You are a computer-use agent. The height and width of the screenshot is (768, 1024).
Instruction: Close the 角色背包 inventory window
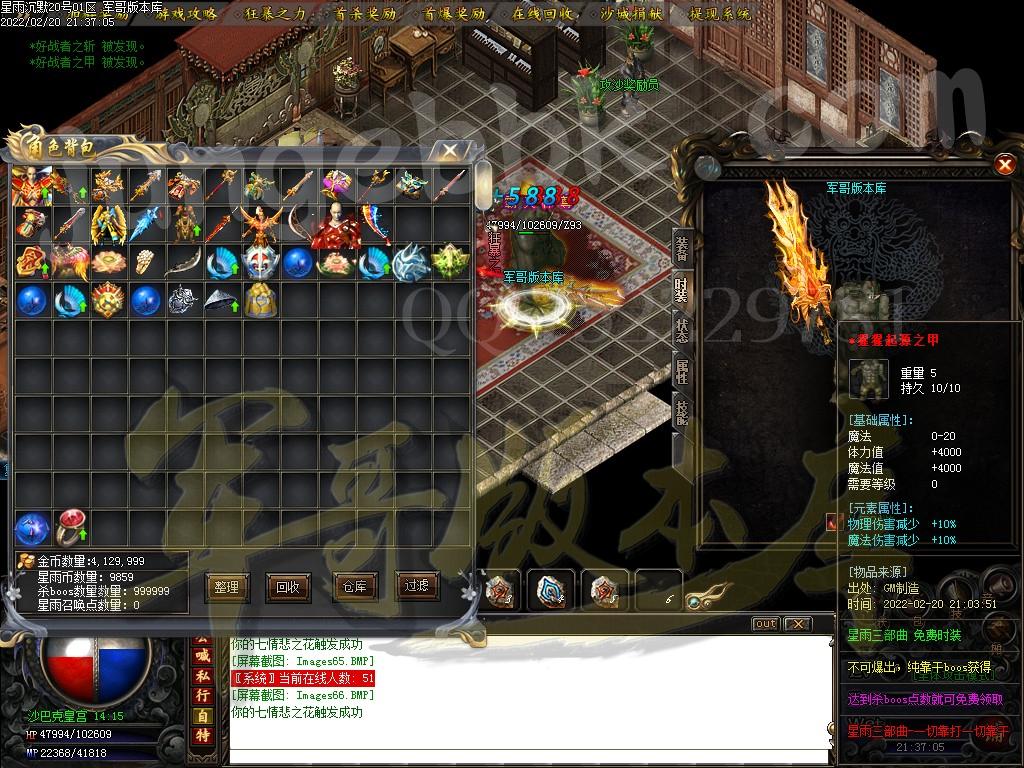pyautogui.click(x=452, y=150)
